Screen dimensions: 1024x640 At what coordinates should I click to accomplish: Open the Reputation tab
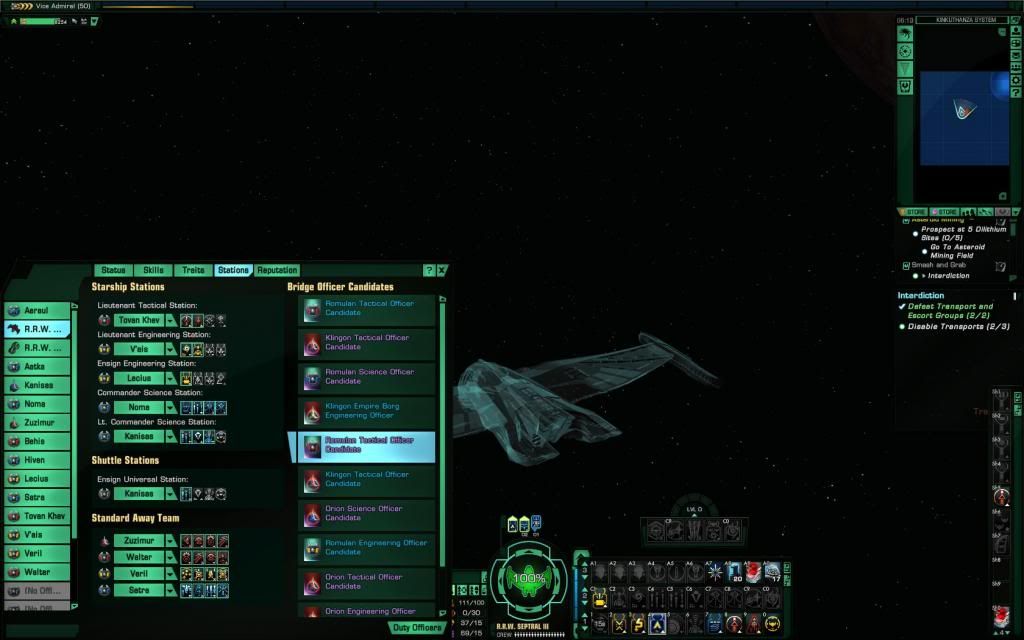point(277,270)
